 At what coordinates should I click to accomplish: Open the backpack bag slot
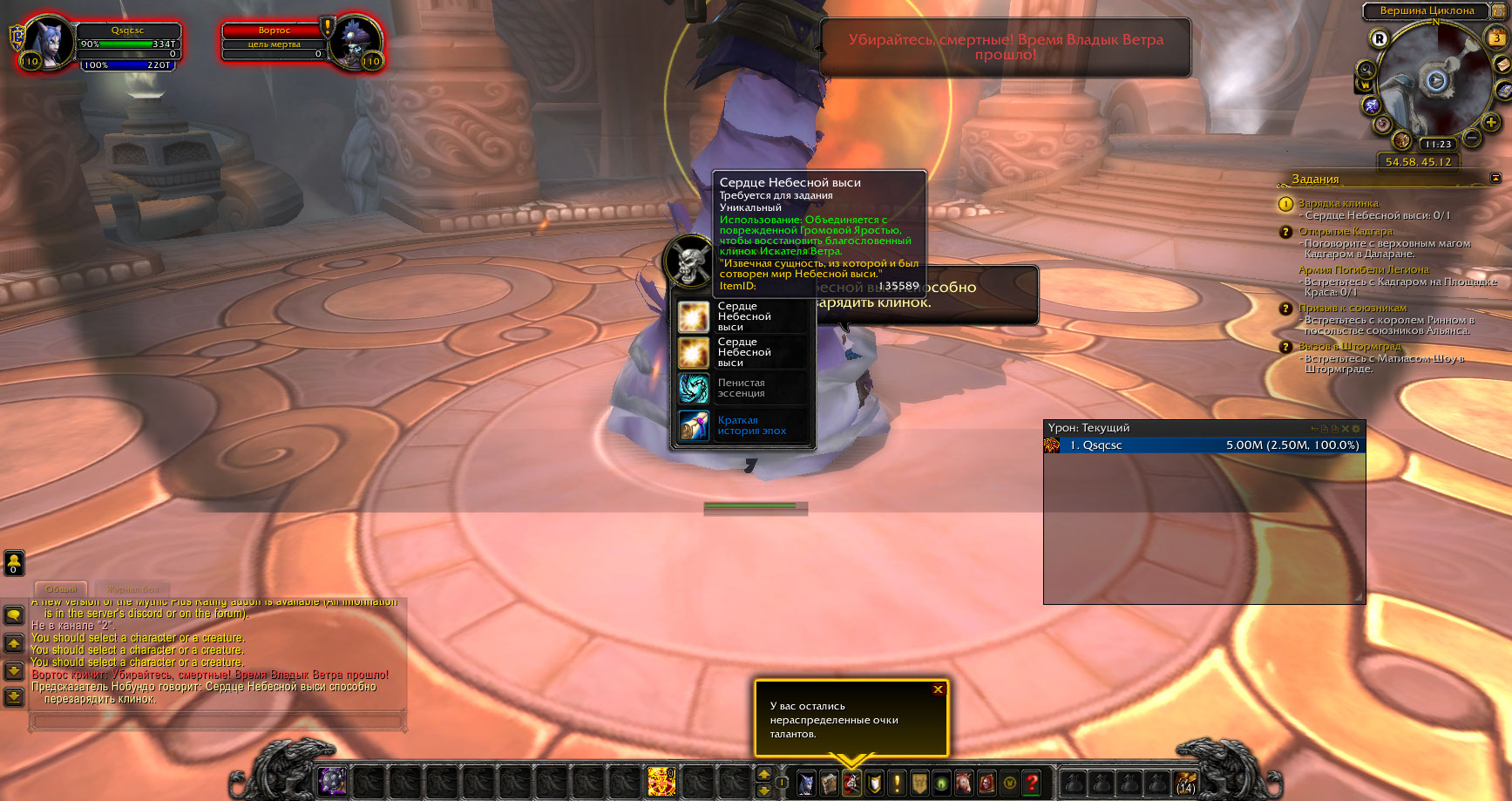[x=1185, y=783]
